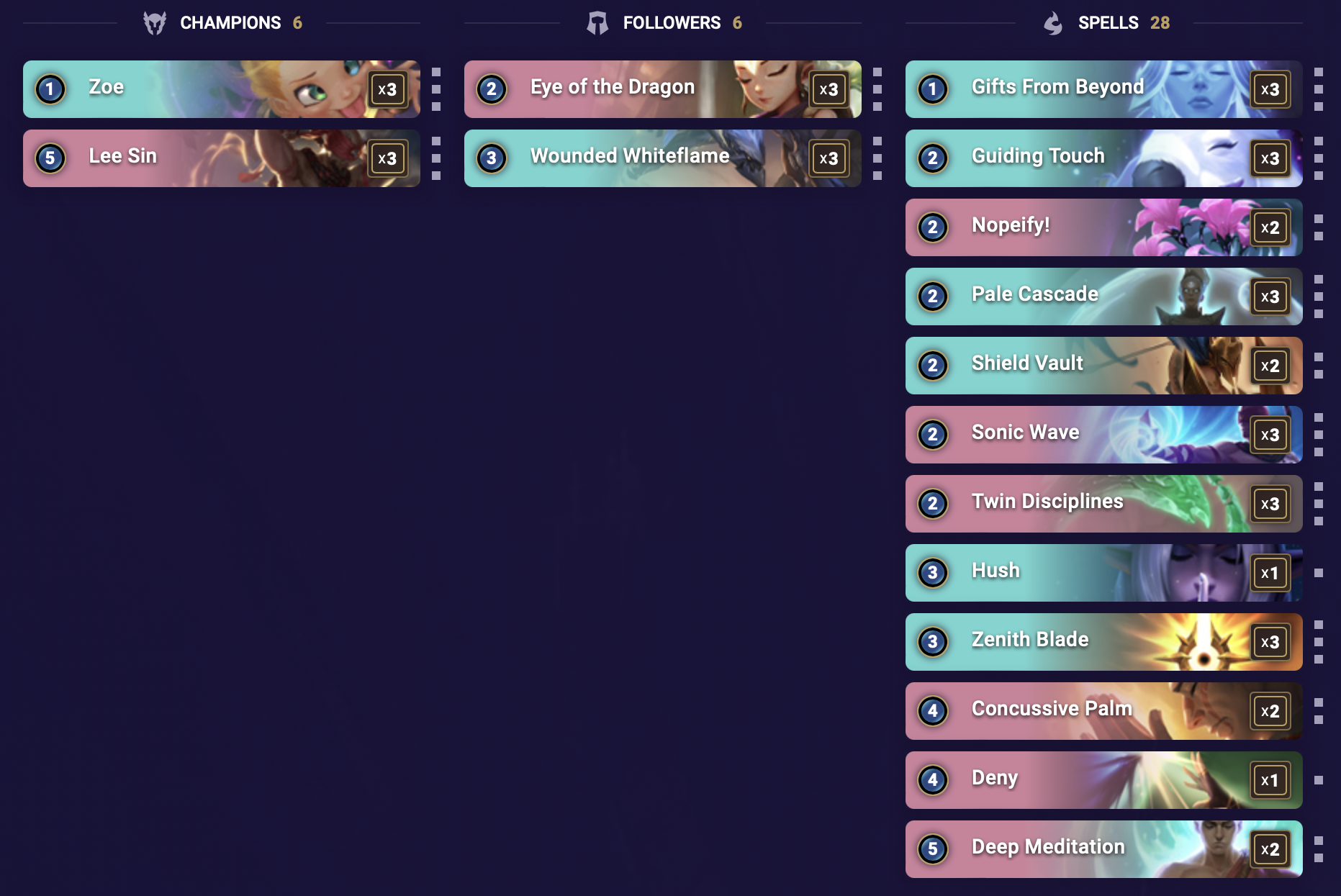
Task: Click the Champions helmet icon
Action: coord(155,22)
